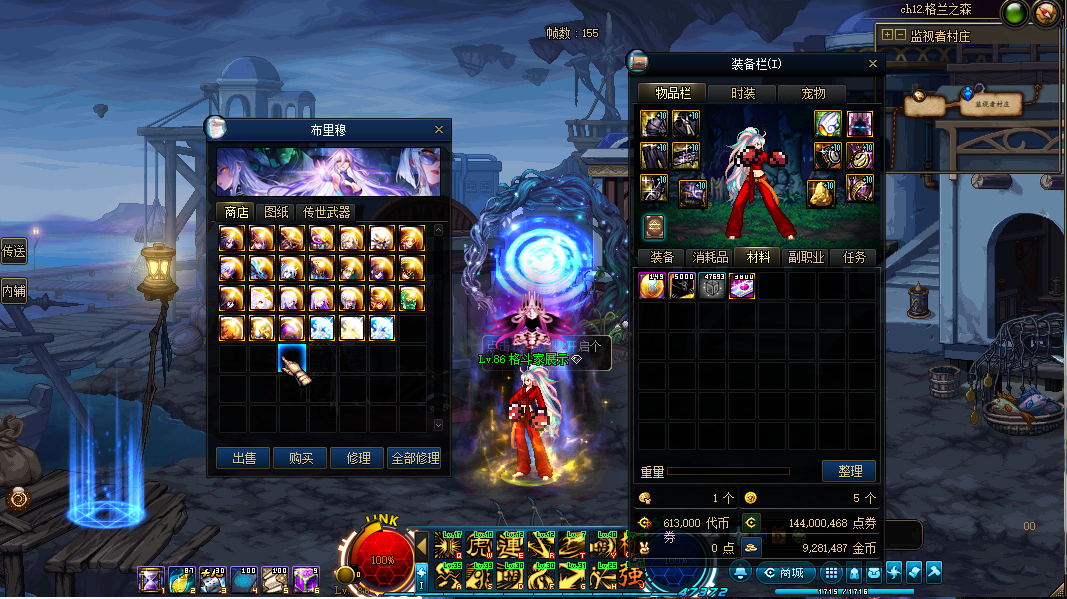Open the 宠物 pet tab
Image resolution: width=1067 pixels, height=599 pixels.
click(x=814, y=93)
